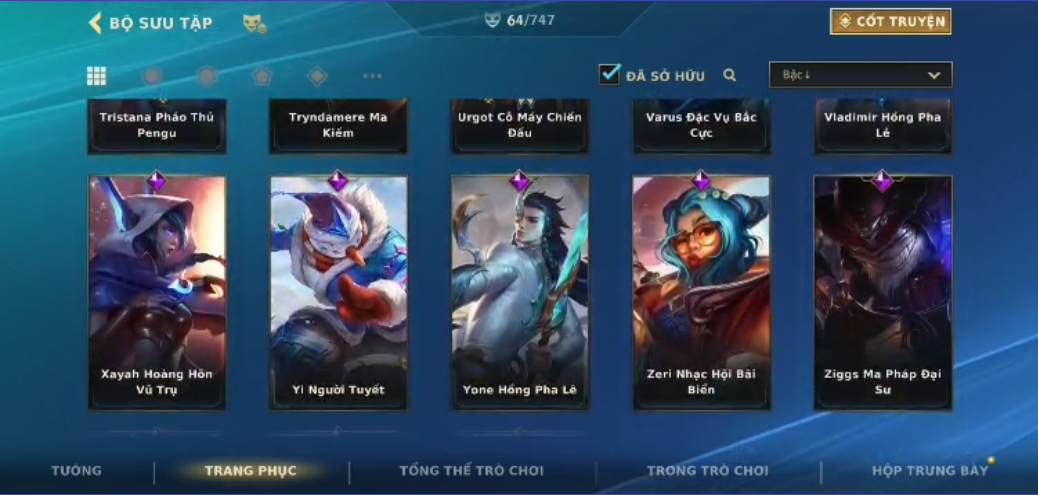Select Tristana Pháo Thủ Pengu skin card
1038x495 pixels.
[157, 125]
